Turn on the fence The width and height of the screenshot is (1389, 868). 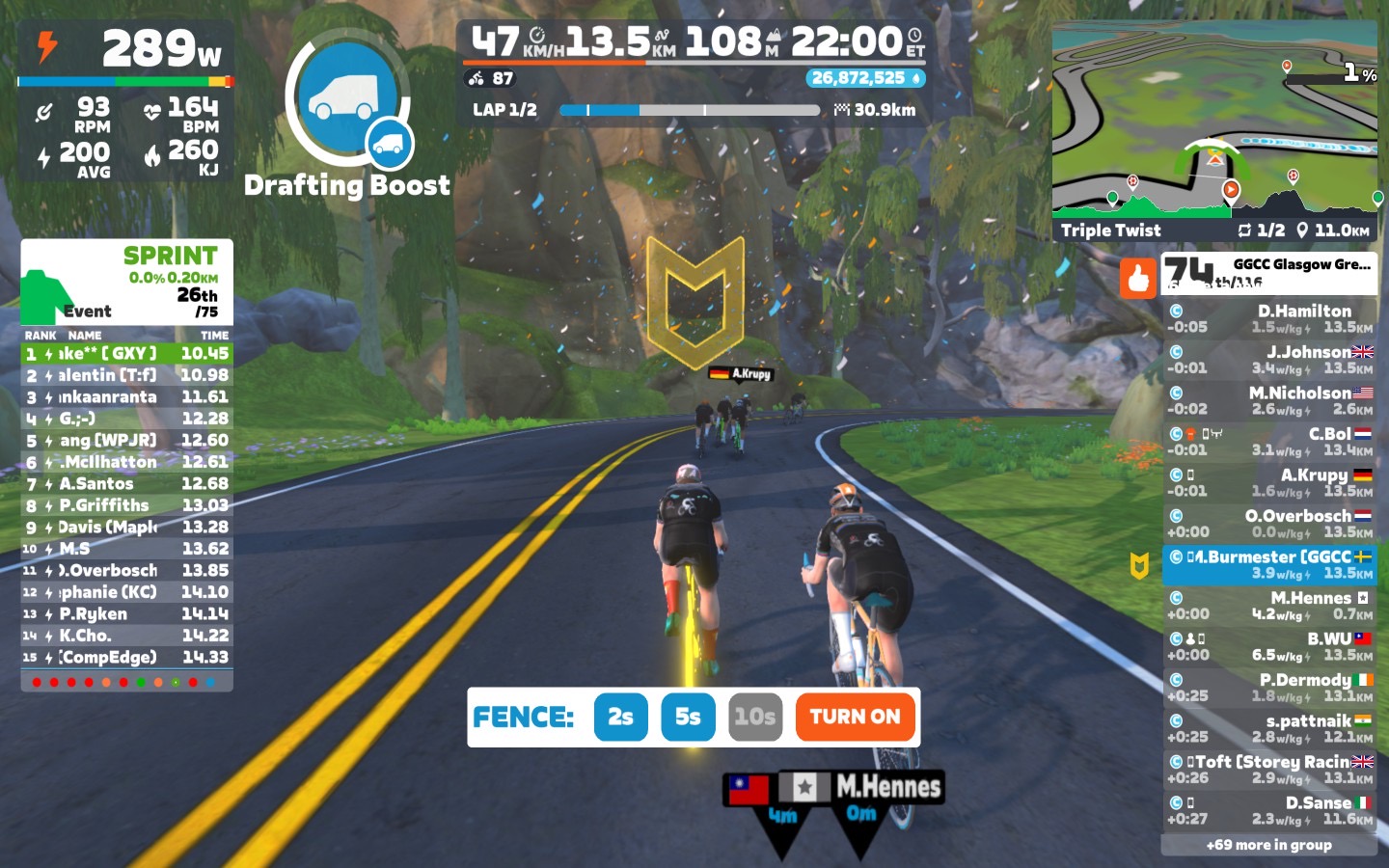855,717
